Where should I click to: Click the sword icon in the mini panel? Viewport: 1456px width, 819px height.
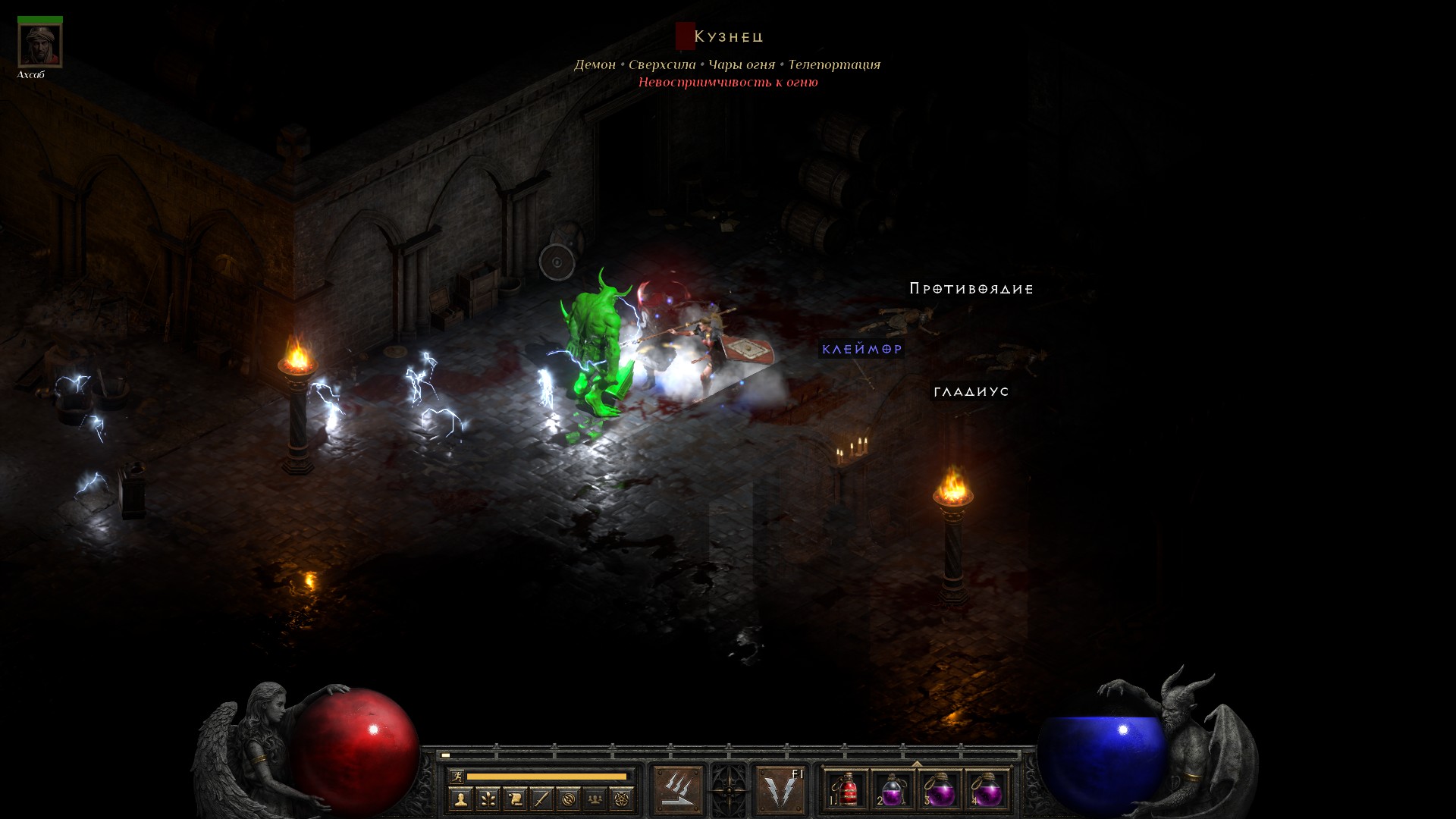tap(541, 799)
